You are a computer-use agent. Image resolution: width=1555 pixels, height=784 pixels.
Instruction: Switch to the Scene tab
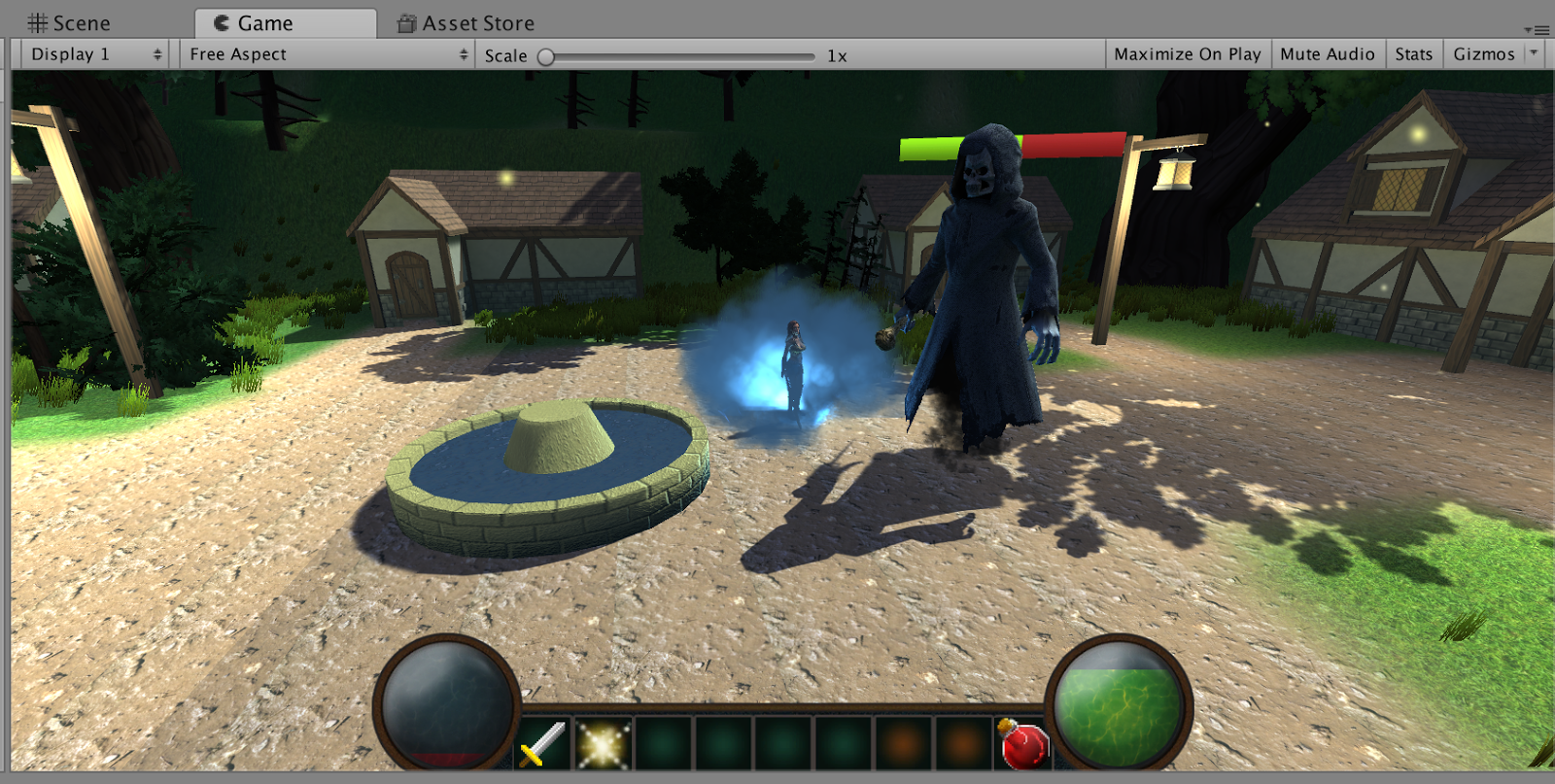78,22
